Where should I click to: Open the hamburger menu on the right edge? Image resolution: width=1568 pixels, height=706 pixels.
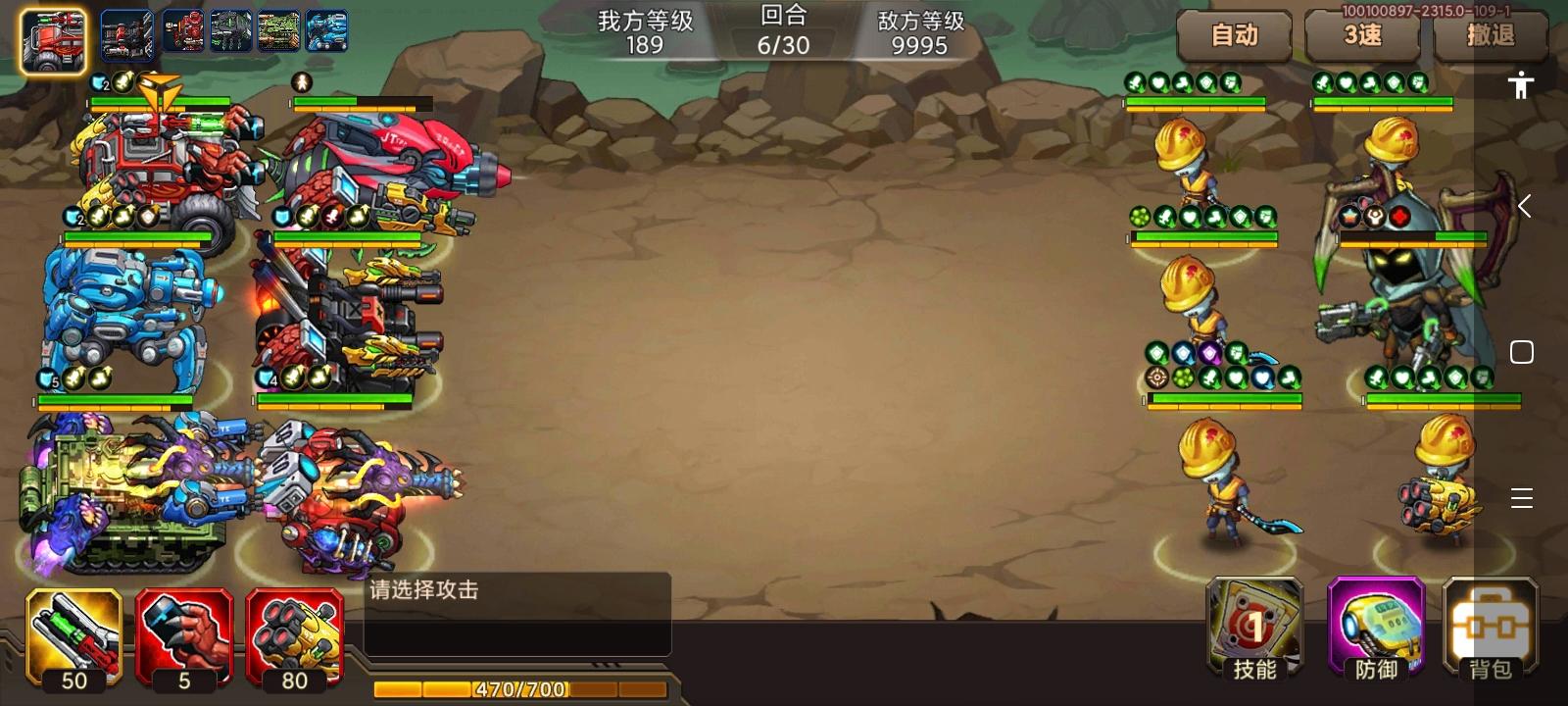coord(1522,499)
